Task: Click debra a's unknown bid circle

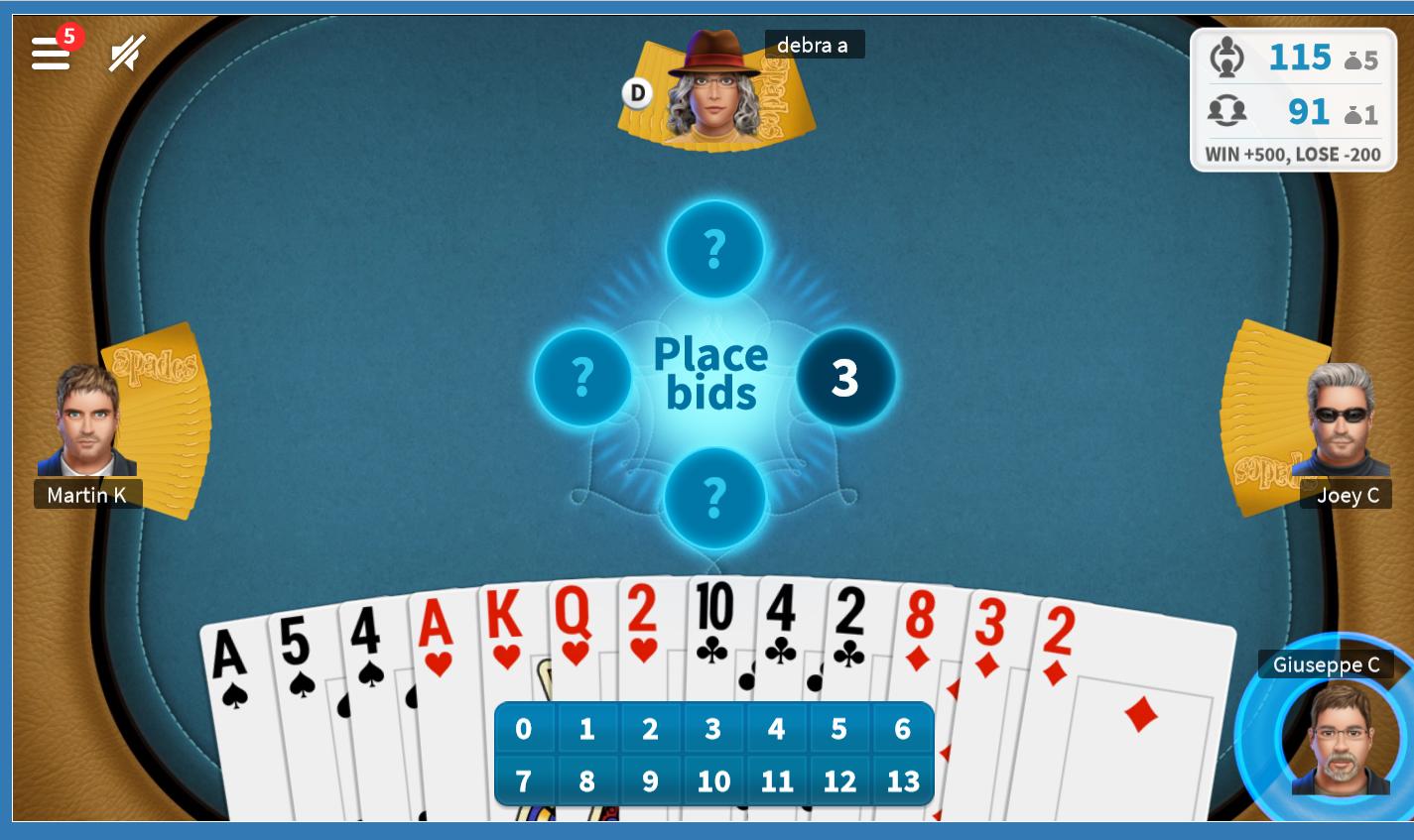Action: tap(714, 250)
